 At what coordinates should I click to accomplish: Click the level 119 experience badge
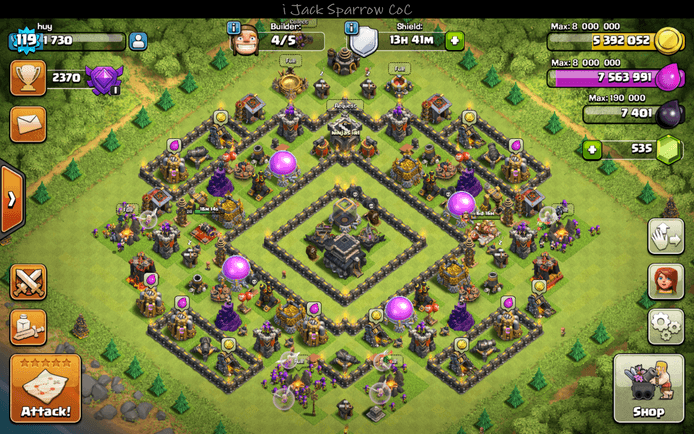(x=24, y=41)
